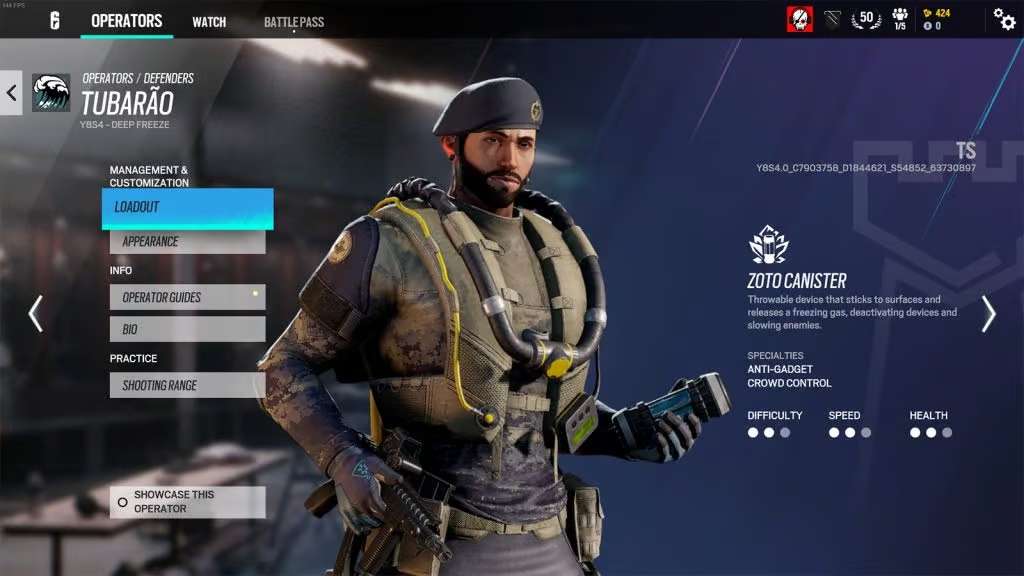
Task: Open the Appearance customization menu
Action: point(187,241)
